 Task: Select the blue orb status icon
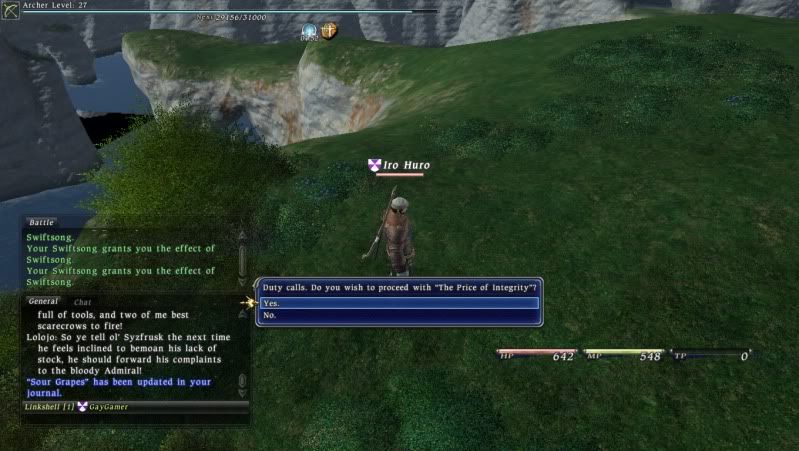[x=311, y=32]
